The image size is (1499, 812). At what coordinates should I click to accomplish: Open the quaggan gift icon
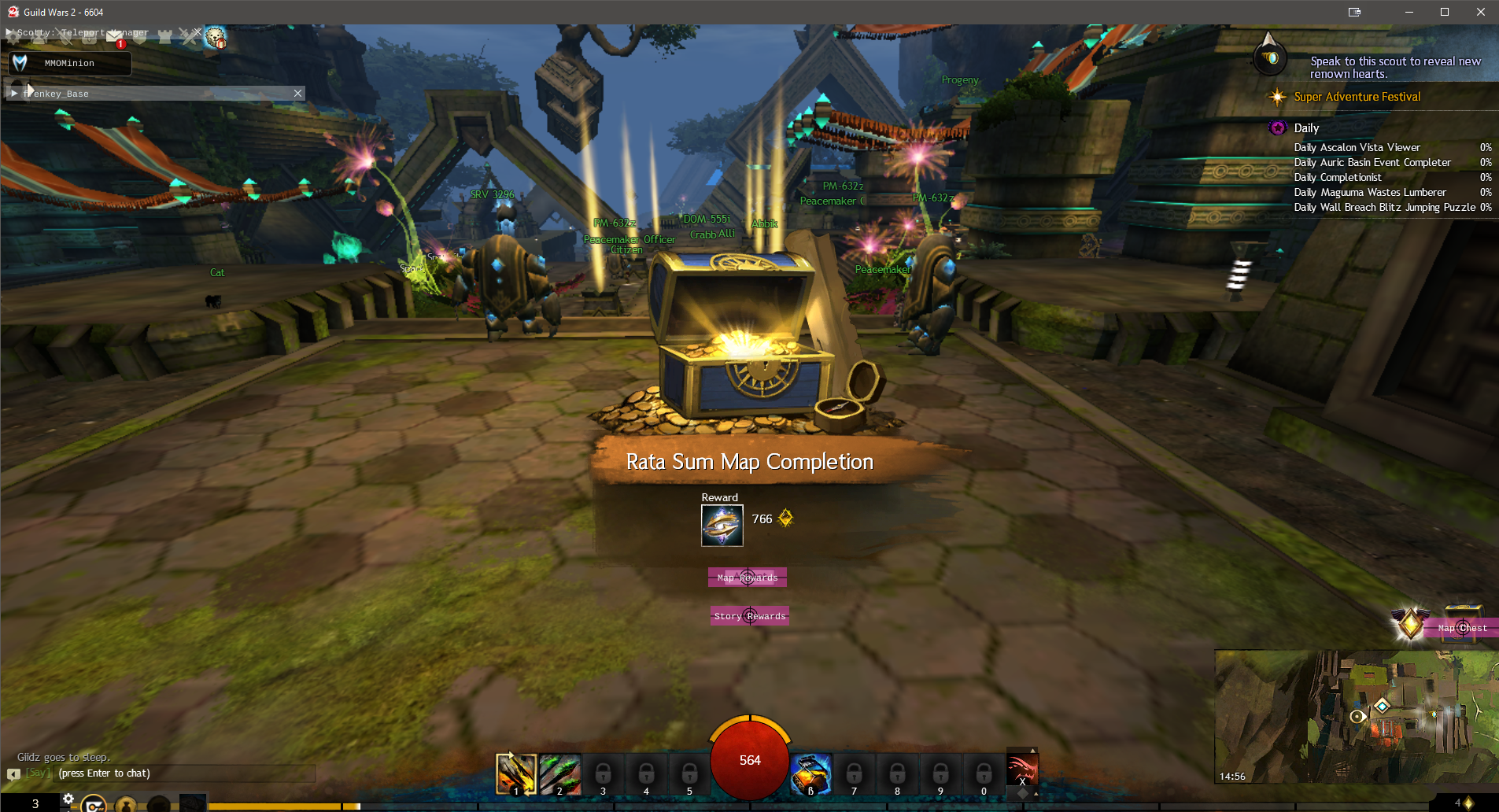tap(215, 37)
